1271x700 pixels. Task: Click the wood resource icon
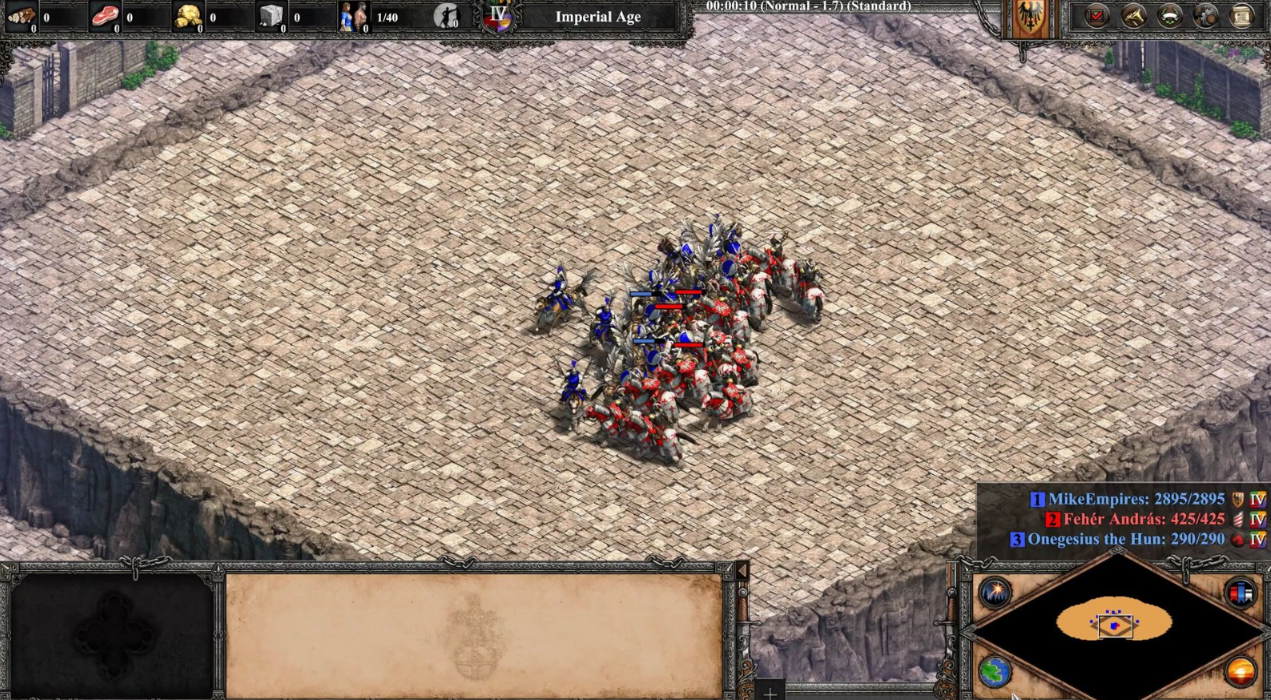[21, 16]
